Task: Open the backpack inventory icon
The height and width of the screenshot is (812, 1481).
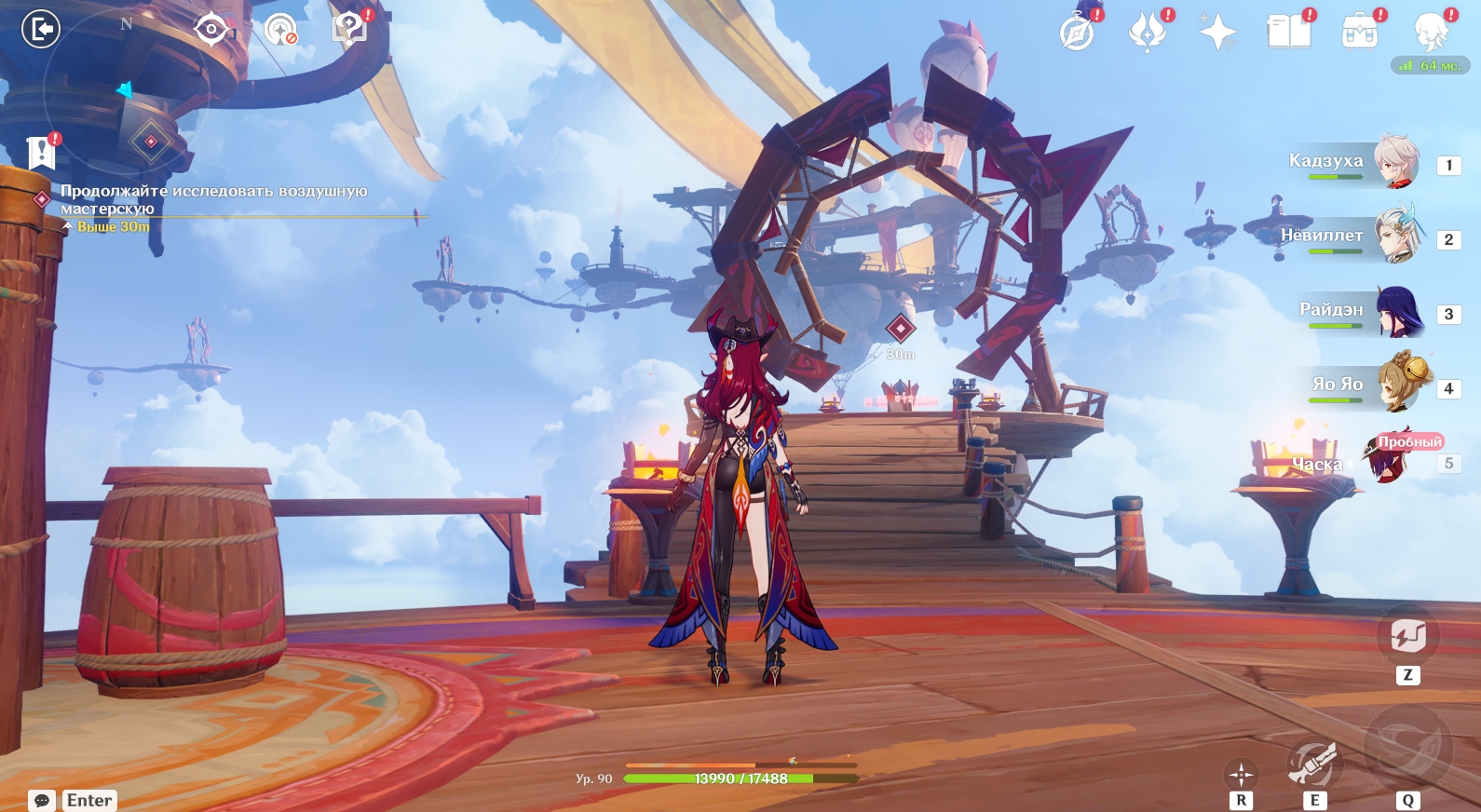Action: pyautogui.click(x=1359, y=33)
